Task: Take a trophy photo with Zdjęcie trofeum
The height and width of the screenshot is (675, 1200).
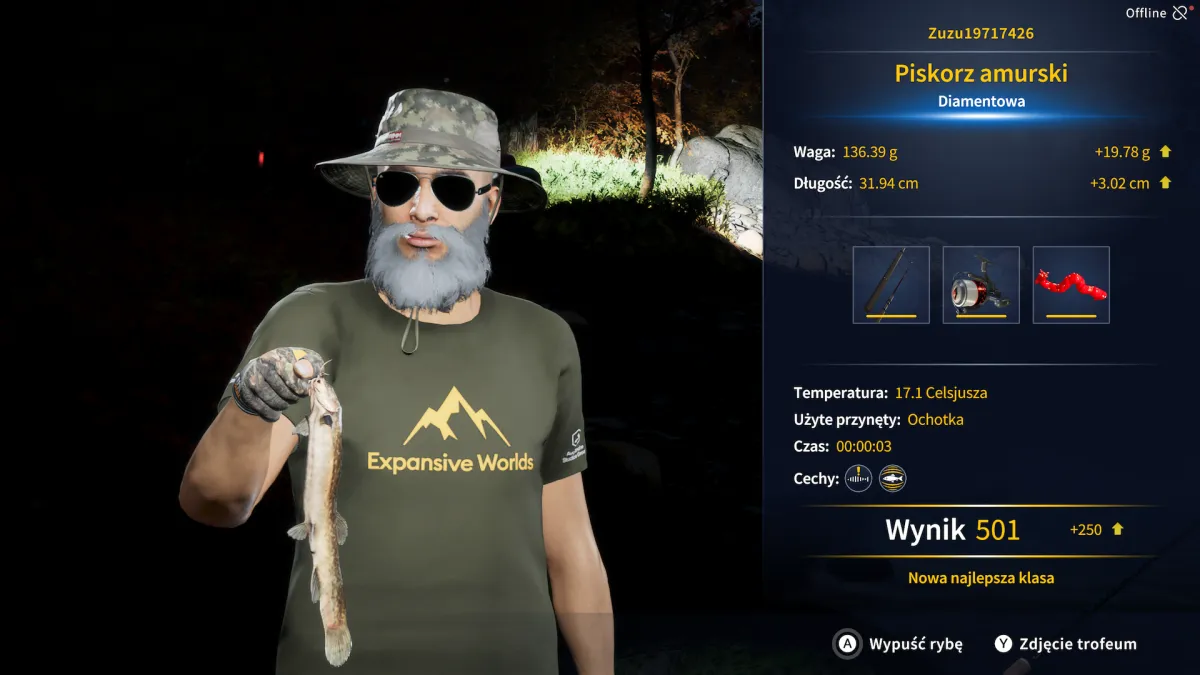Action: click(1065, 644)
